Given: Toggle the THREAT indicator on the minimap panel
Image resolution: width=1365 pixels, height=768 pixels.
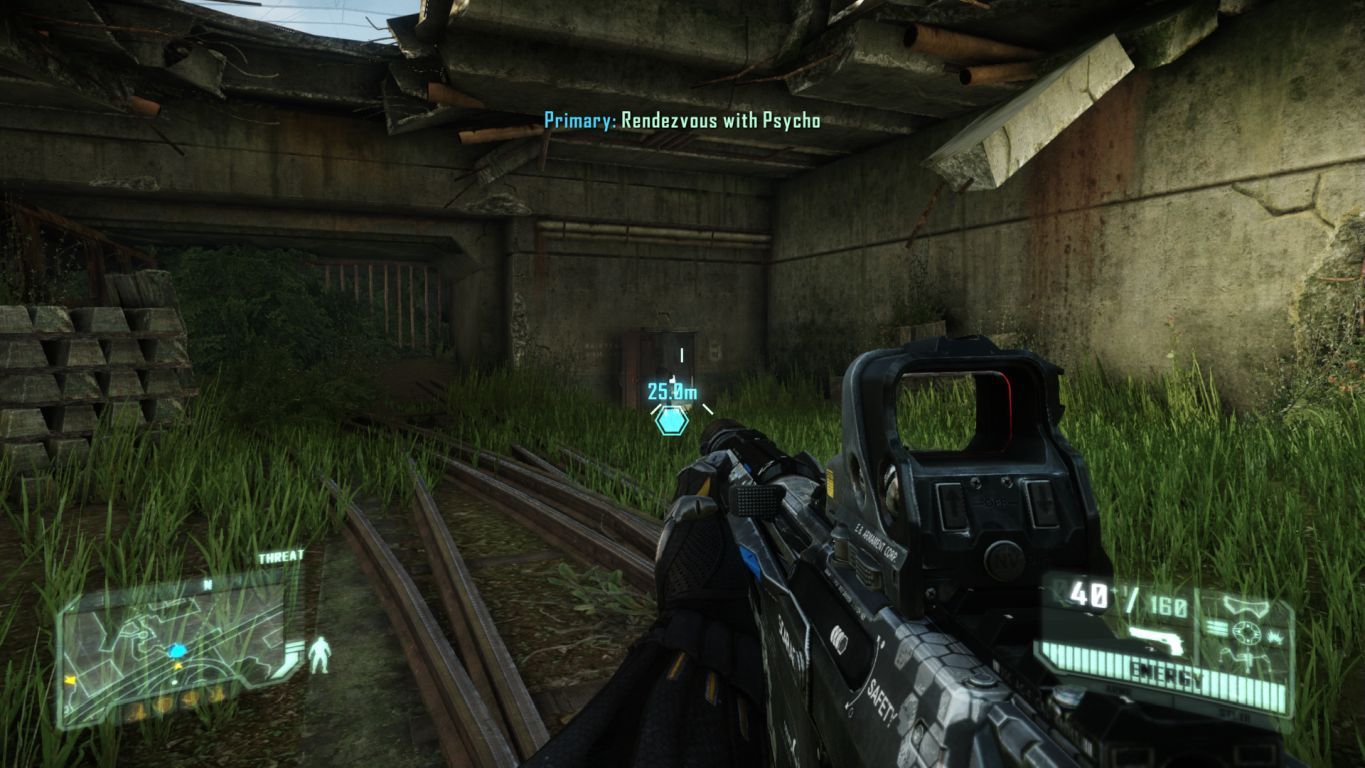Looking at the screenshot, I should pyautogui.click(x=281, y=555).
